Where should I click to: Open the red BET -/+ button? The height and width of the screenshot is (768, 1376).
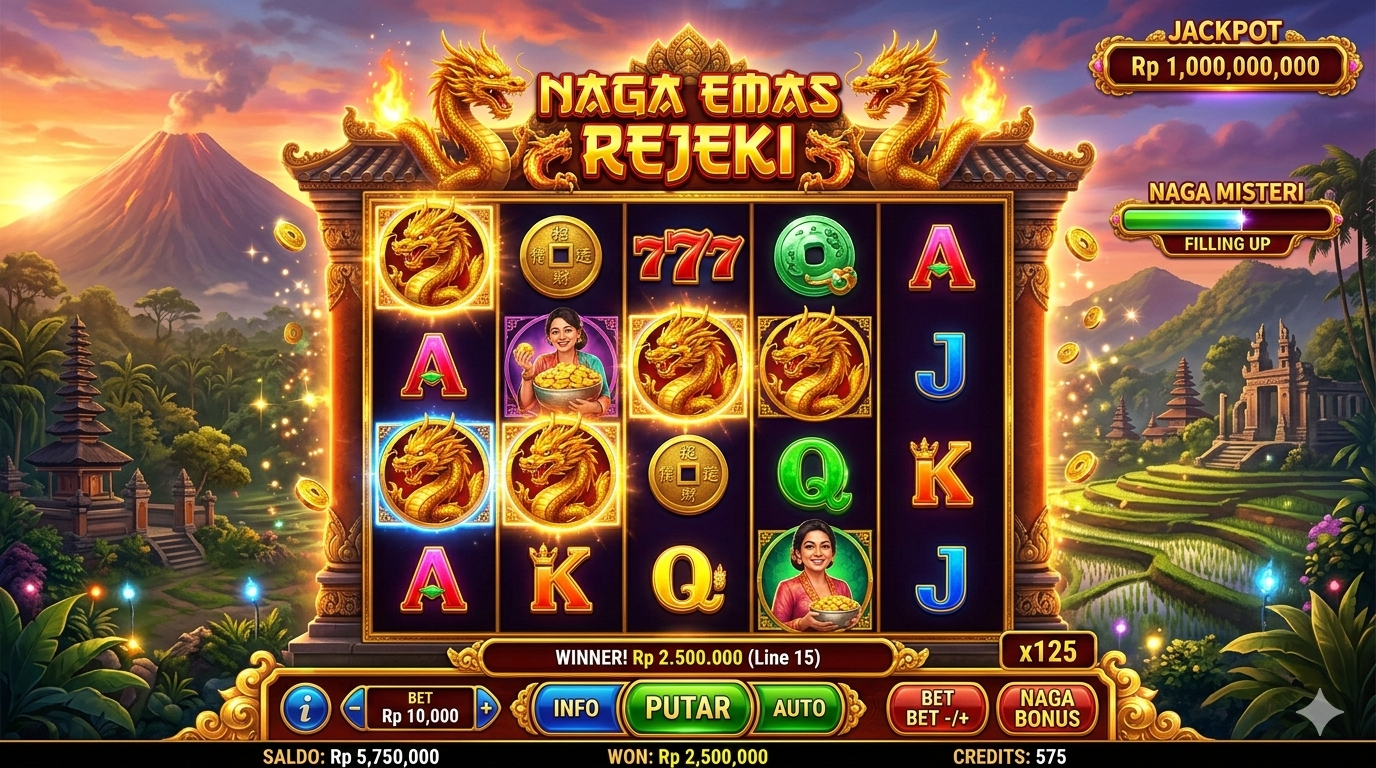(937, 708)
